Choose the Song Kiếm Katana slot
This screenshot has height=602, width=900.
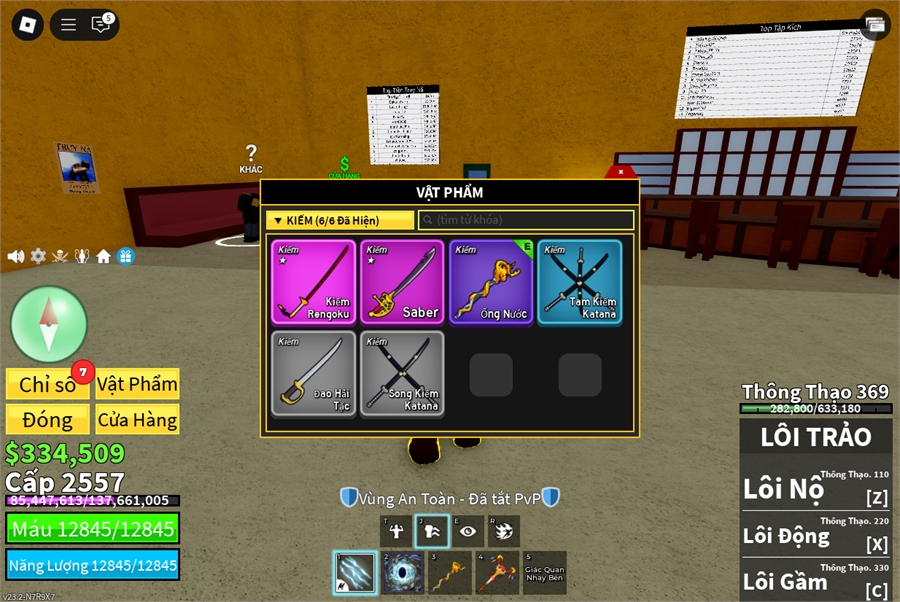coord(402,374)
